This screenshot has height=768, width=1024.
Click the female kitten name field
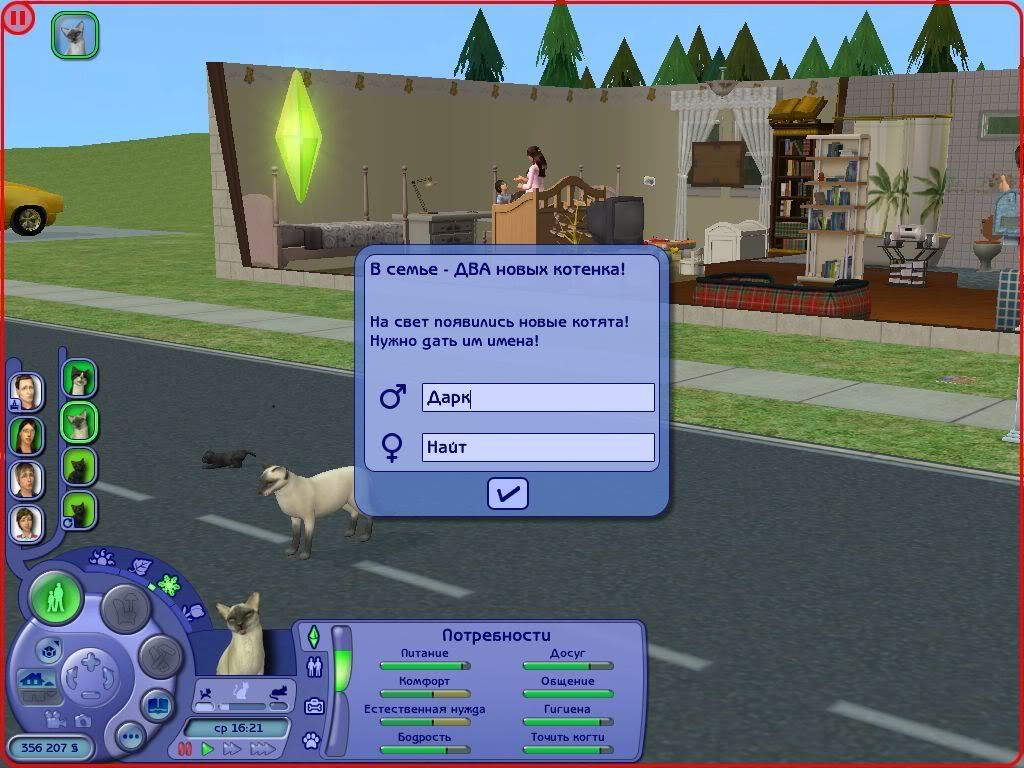coord(538,447)
